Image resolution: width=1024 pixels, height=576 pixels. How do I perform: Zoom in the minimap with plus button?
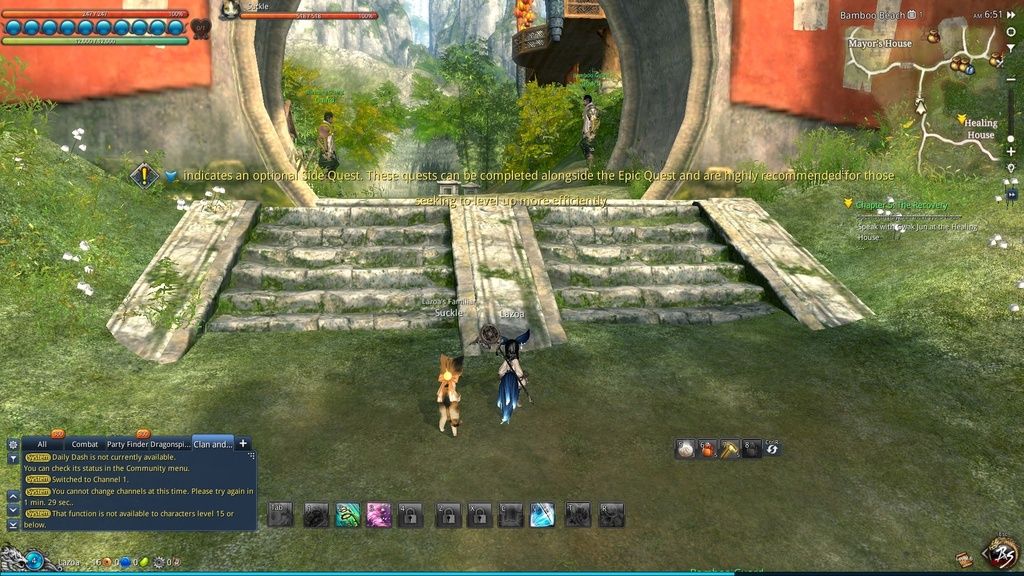point(1011,152)
